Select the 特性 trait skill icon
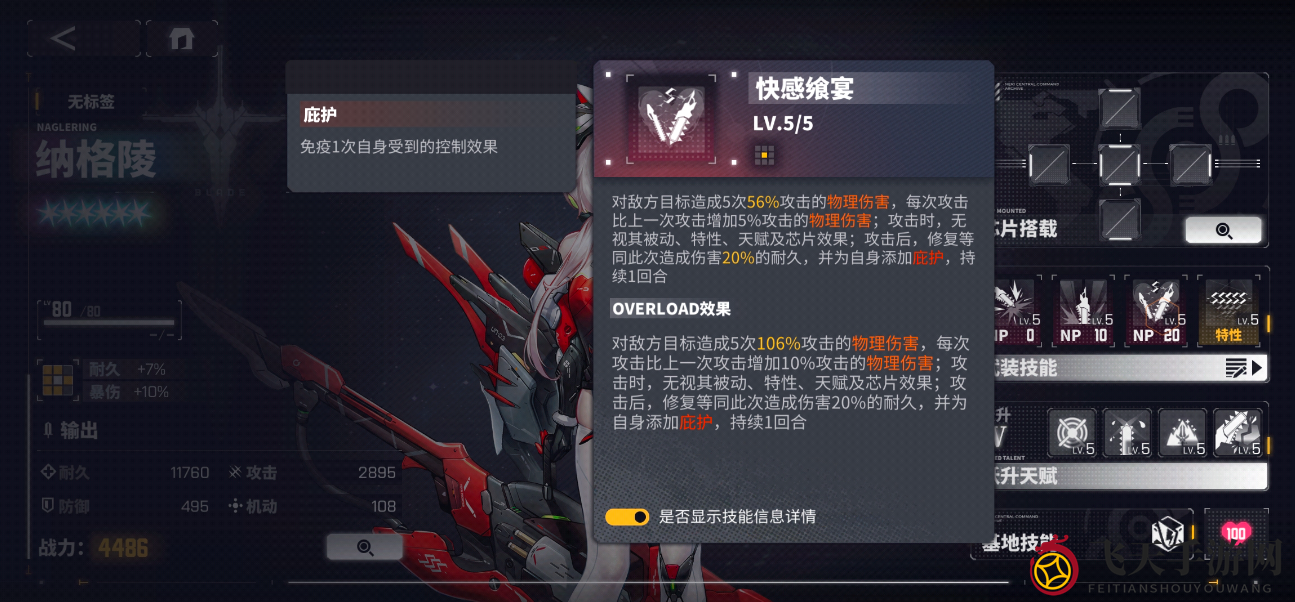This screenshot has width=1295, height=602. [x=1228, y=311]
